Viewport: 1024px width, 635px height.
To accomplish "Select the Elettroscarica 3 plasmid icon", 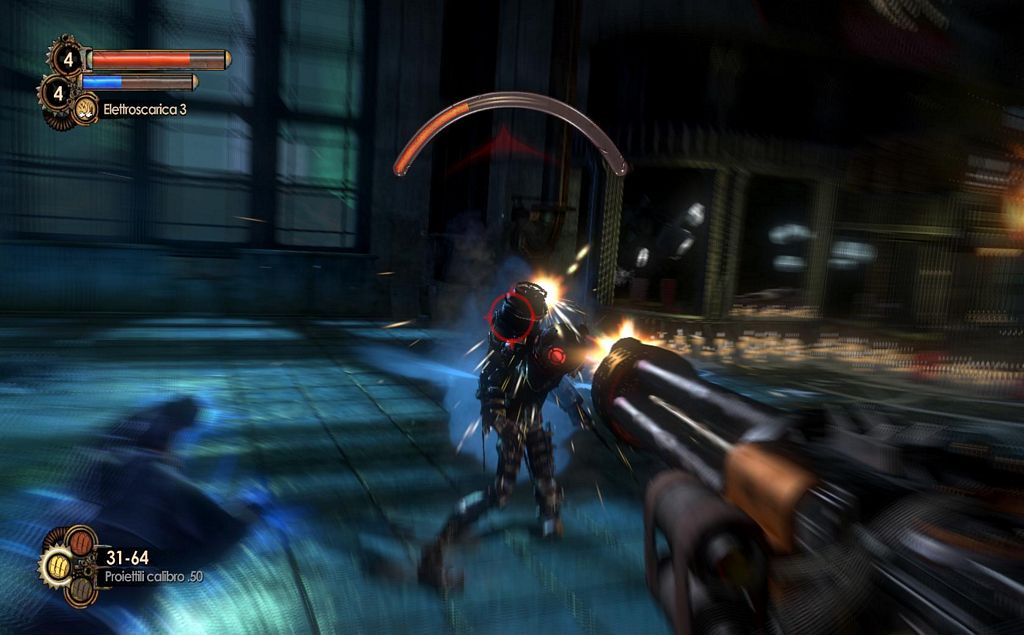I will pos(85,109).
